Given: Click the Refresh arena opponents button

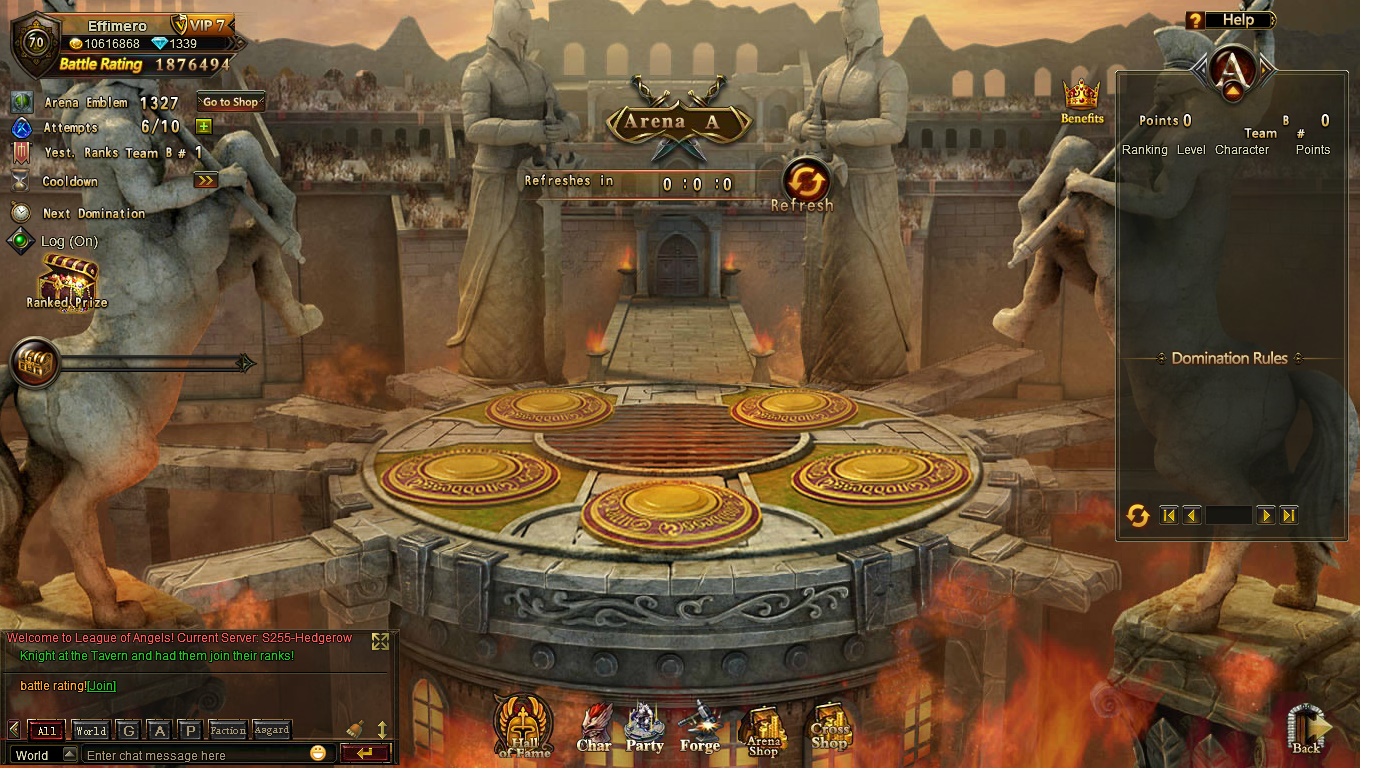Looking at the screenshot, I should tap(806, 183).
